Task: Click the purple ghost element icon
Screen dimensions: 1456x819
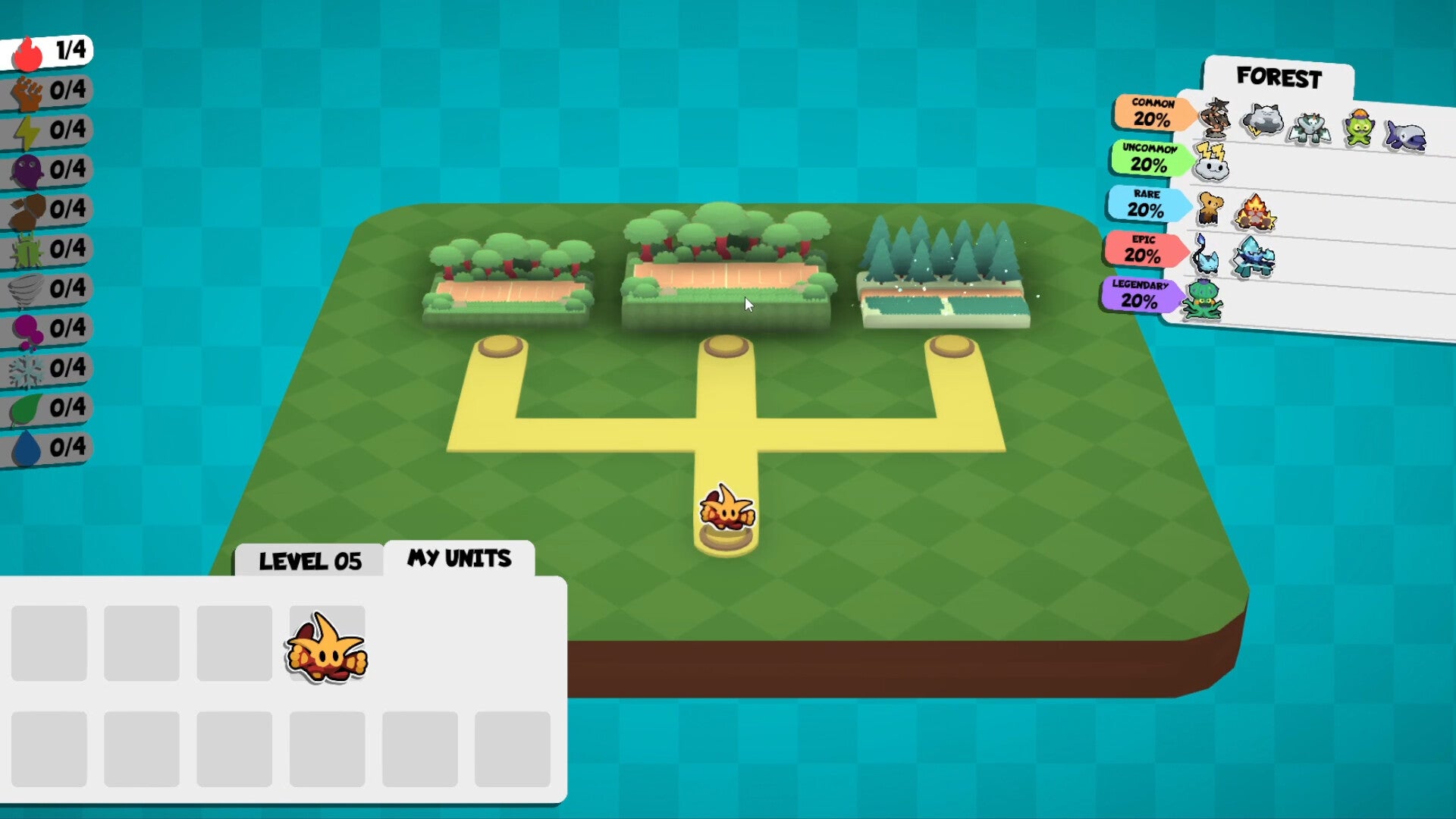Action: point(27,169)
